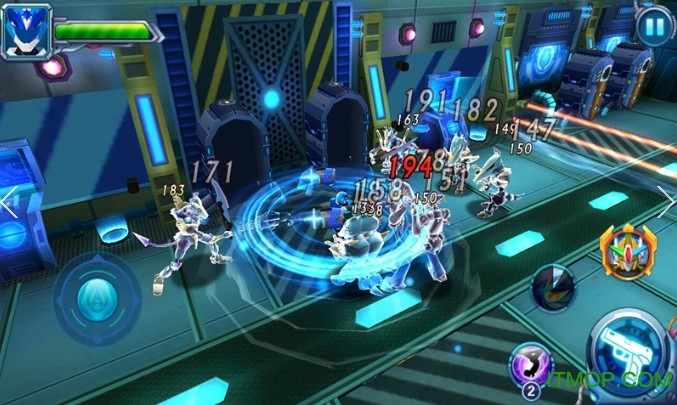The width and height of the screenshot is (677, 405).
Task: Tap the virtual joystick pad
Action: 96,298
